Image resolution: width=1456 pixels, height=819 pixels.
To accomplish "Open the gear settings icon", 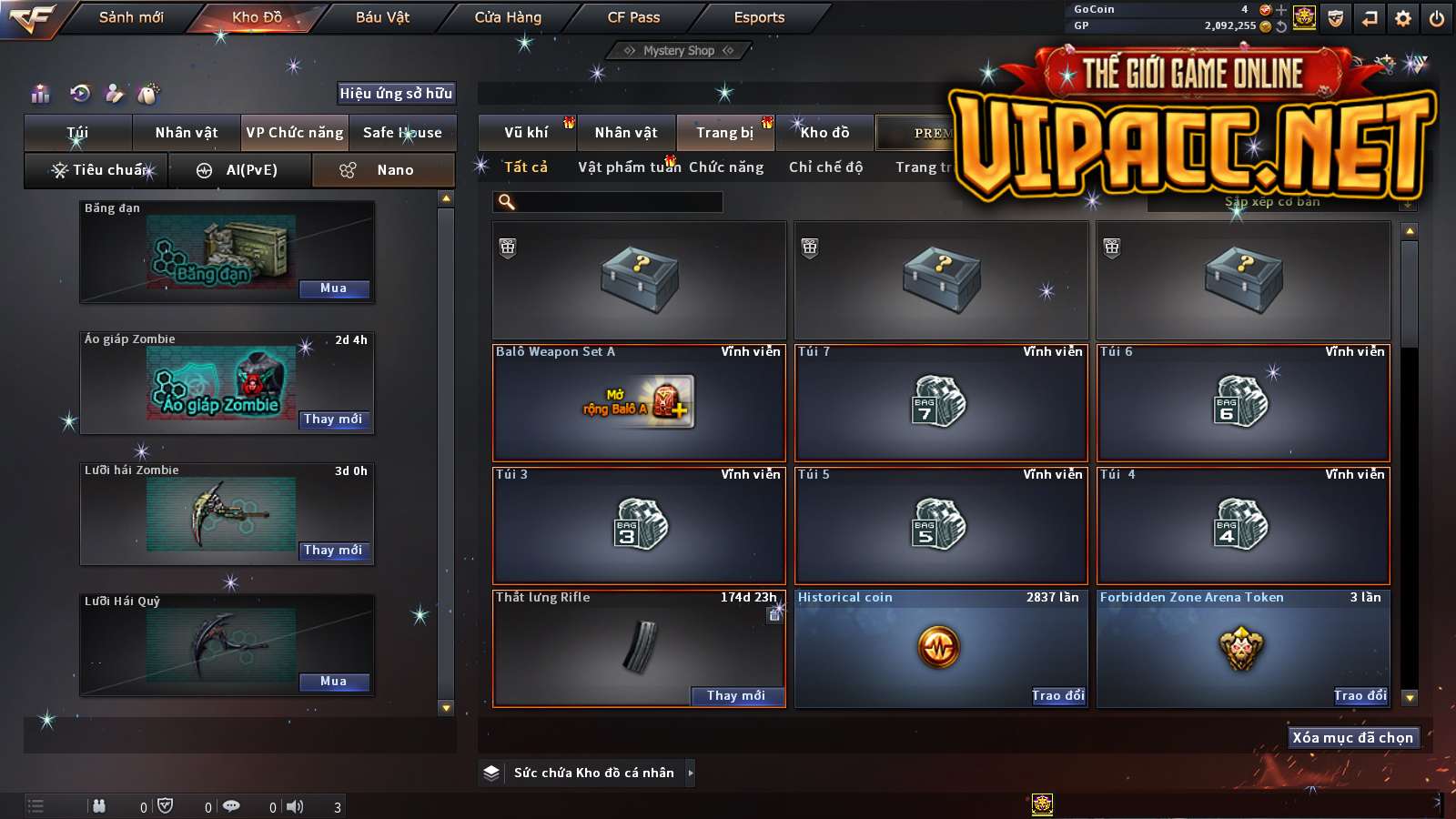I will click(x=1403, y=18).
